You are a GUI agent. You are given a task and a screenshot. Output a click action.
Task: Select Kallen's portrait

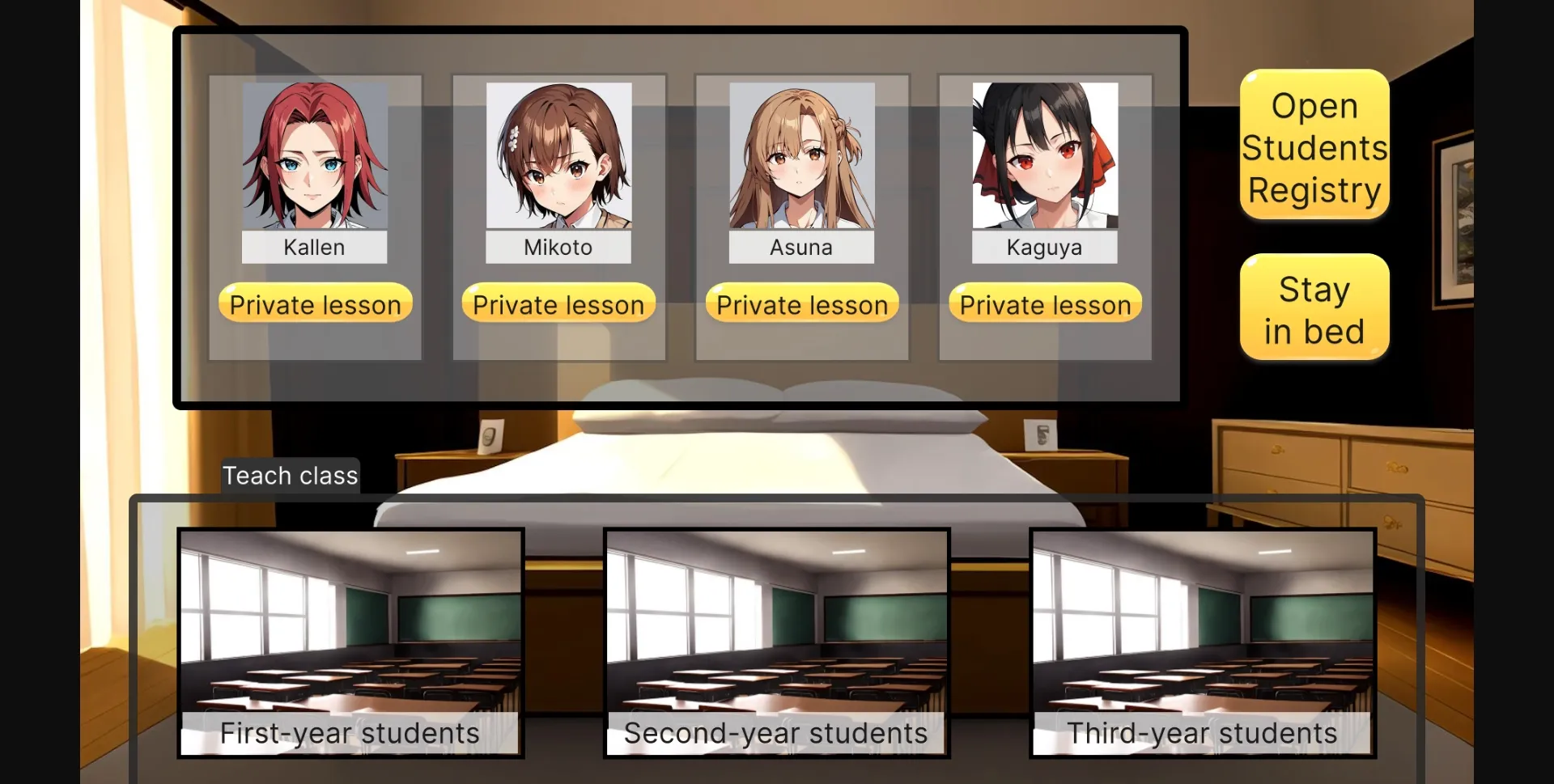[x=315, y=158]
